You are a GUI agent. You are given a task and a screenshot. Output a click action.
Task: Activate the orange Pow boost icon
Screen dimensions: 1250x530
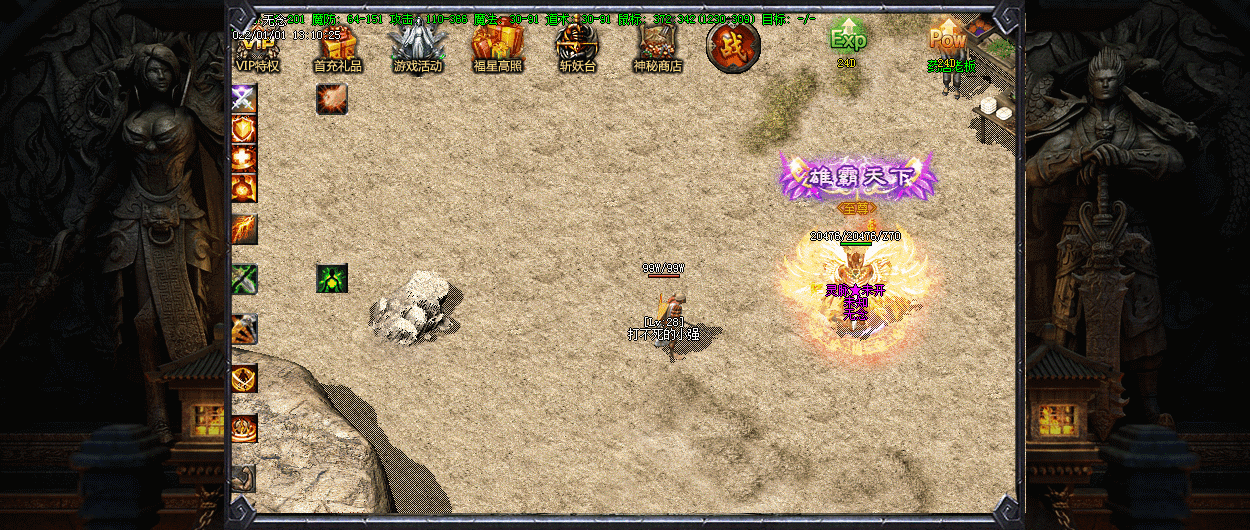pyautogui.click(x=946, y=40)
